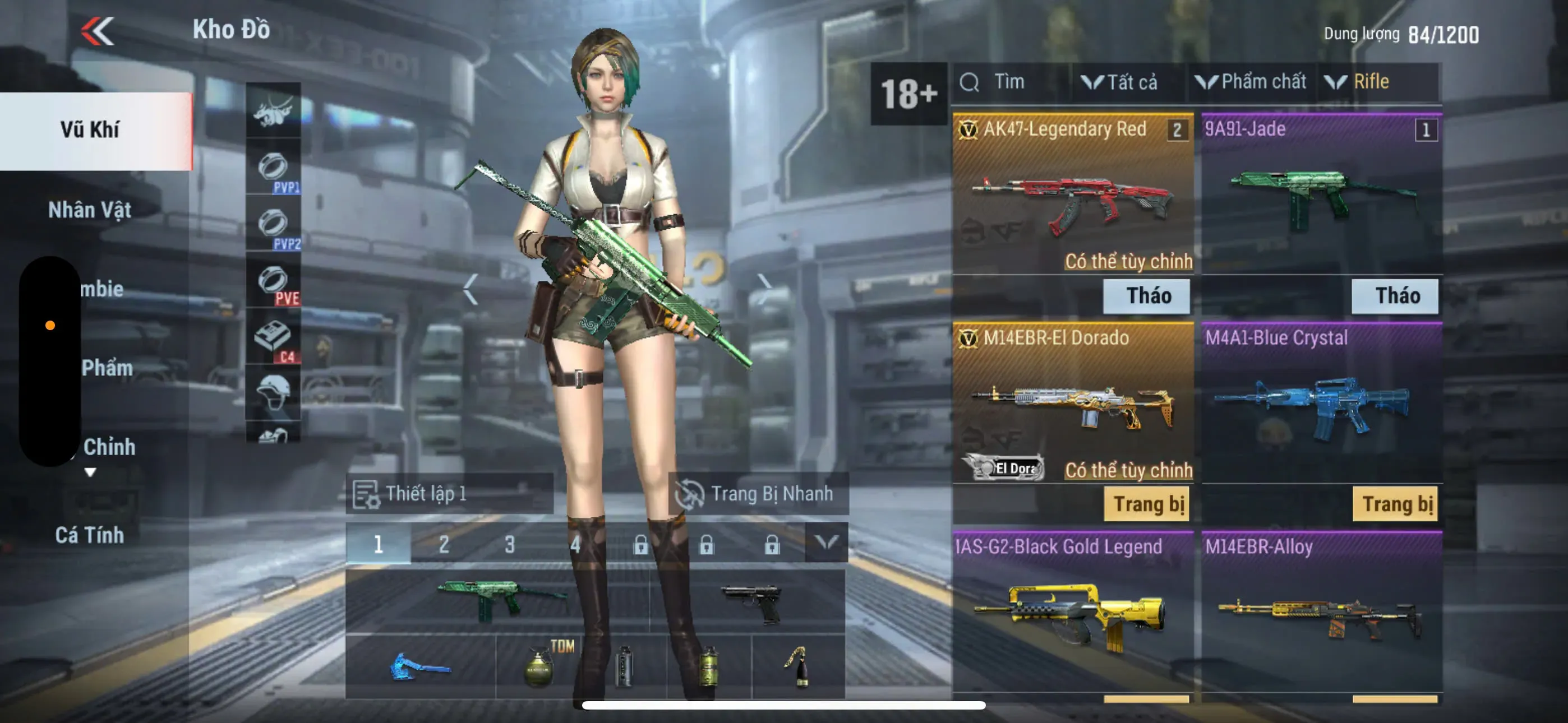Choose the C4 kit slot icon
The width and height of the screenshot is (1568, 723).
point(273,340)
